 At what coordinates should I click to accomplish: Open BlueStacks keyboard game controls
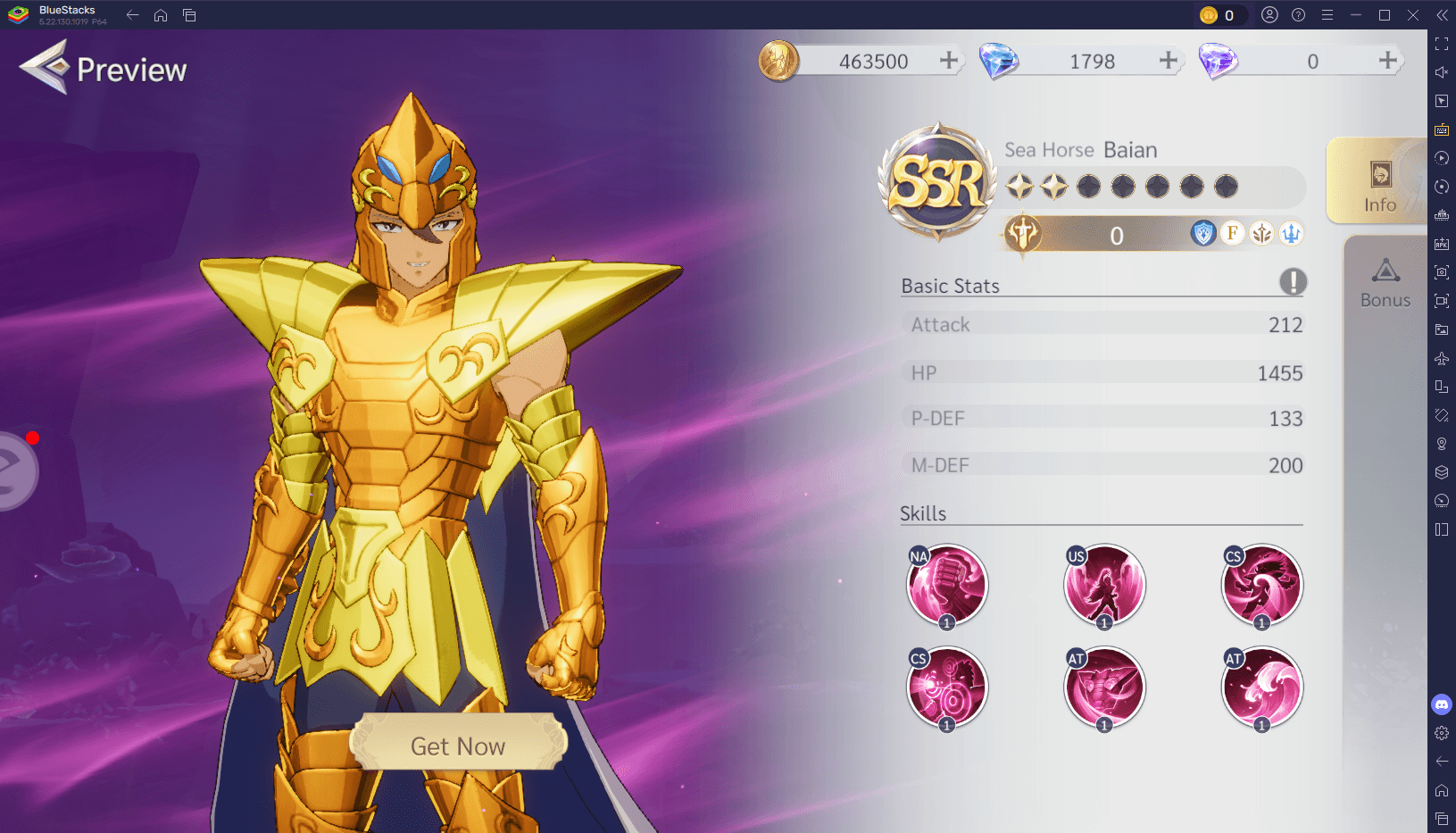(x=1441, y=129)
